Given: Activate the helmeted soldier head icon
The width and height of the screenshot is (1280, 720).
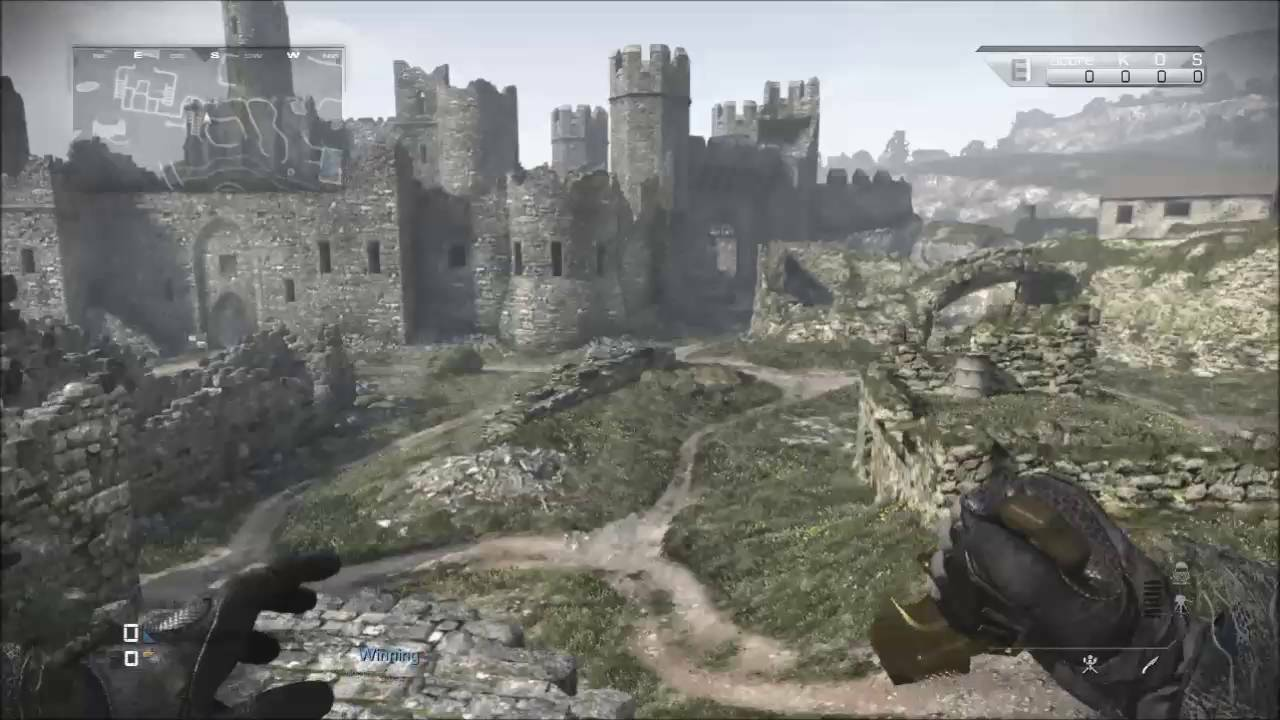Looking at the screenshot, I should (x=1180, y=573).
